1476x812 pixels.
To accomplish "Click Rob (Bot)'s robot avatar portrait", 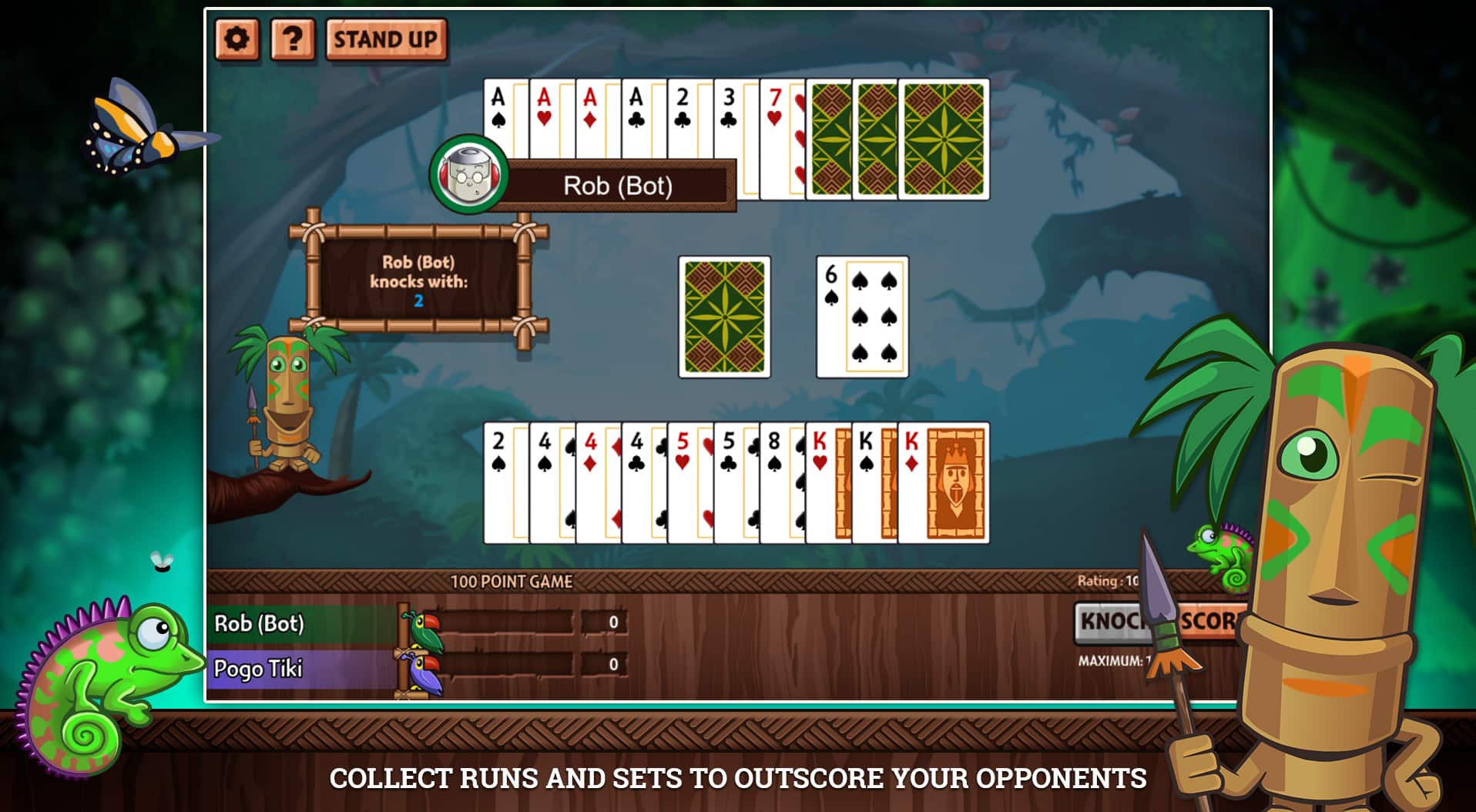I will pos(470,176).
